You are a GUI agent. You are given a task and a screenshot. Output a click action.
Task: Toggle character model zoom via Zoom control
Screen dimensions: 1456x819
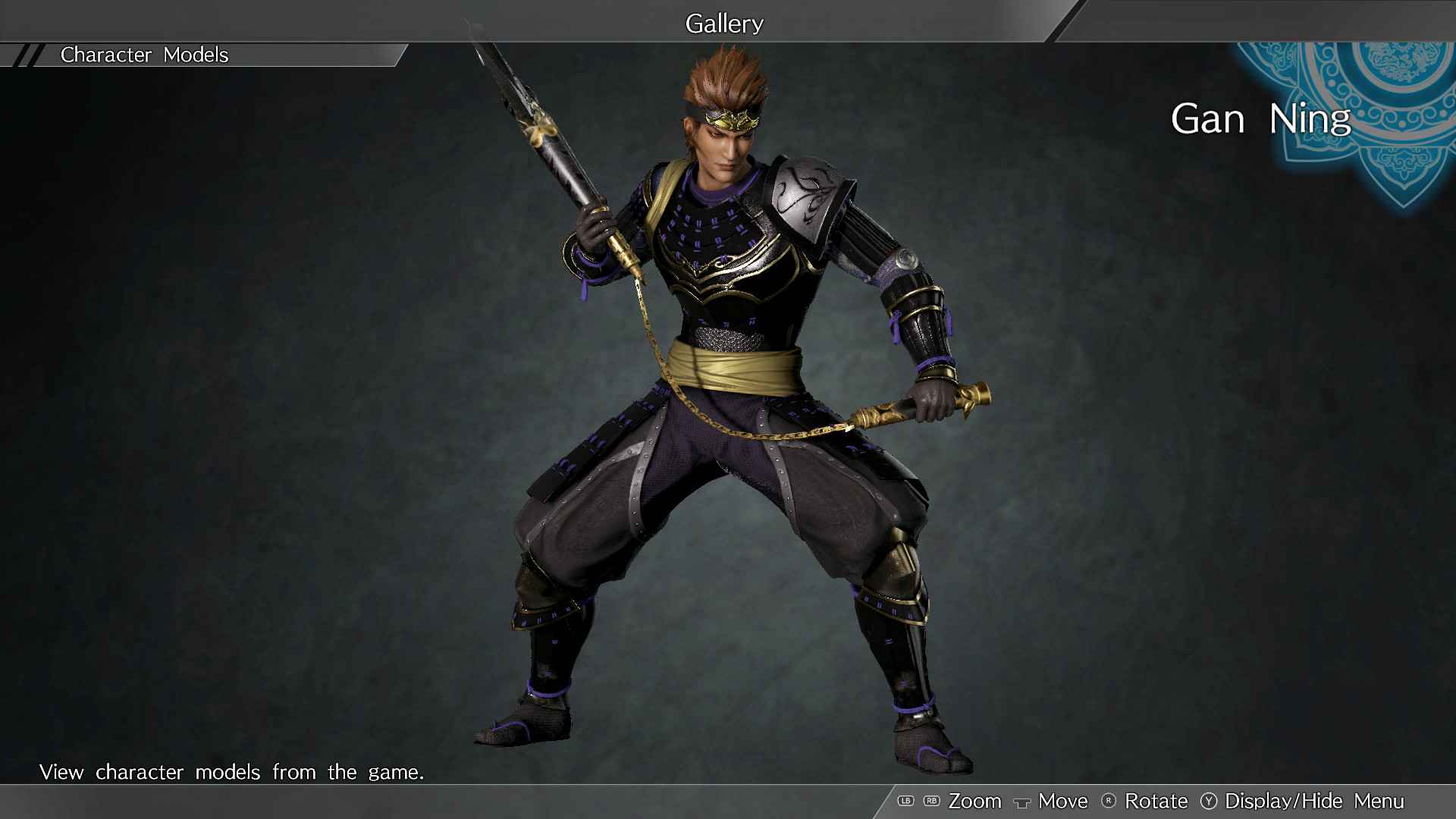[977, 801]
